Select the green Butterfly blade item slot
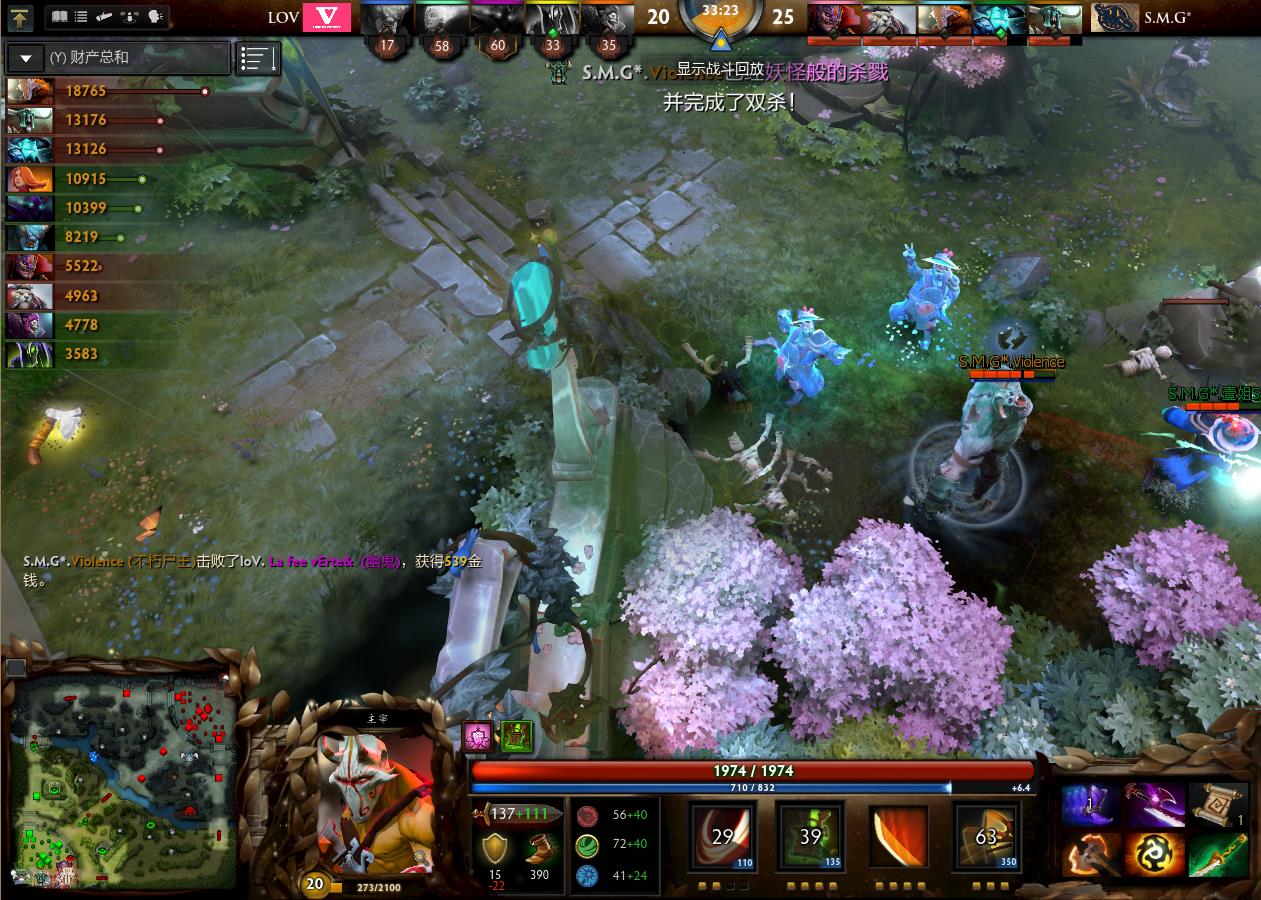The width and height of the screenshot is (1261, 900). (1218, 857)
